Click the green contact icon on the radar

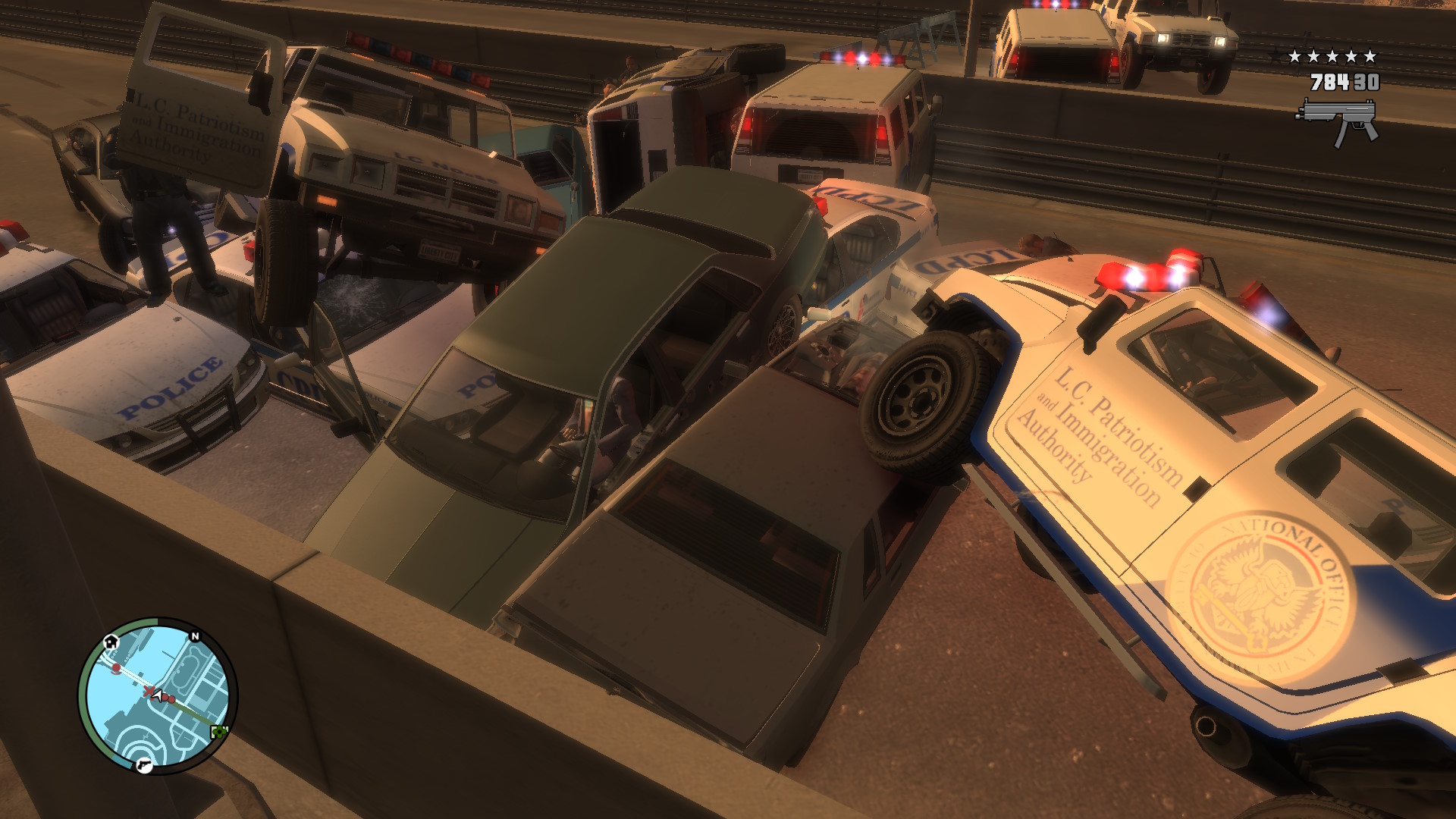pos(219,731)
